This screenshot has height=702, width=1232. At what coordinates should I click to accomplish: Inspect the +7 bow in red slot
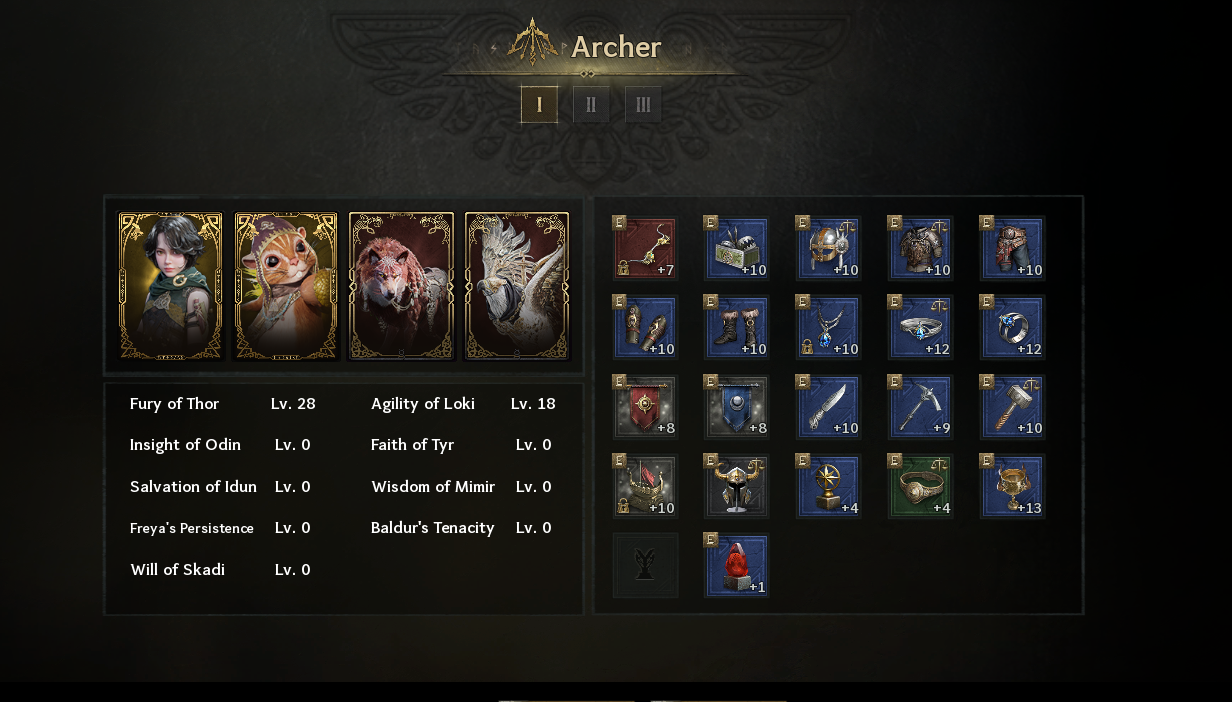point(645,248)
